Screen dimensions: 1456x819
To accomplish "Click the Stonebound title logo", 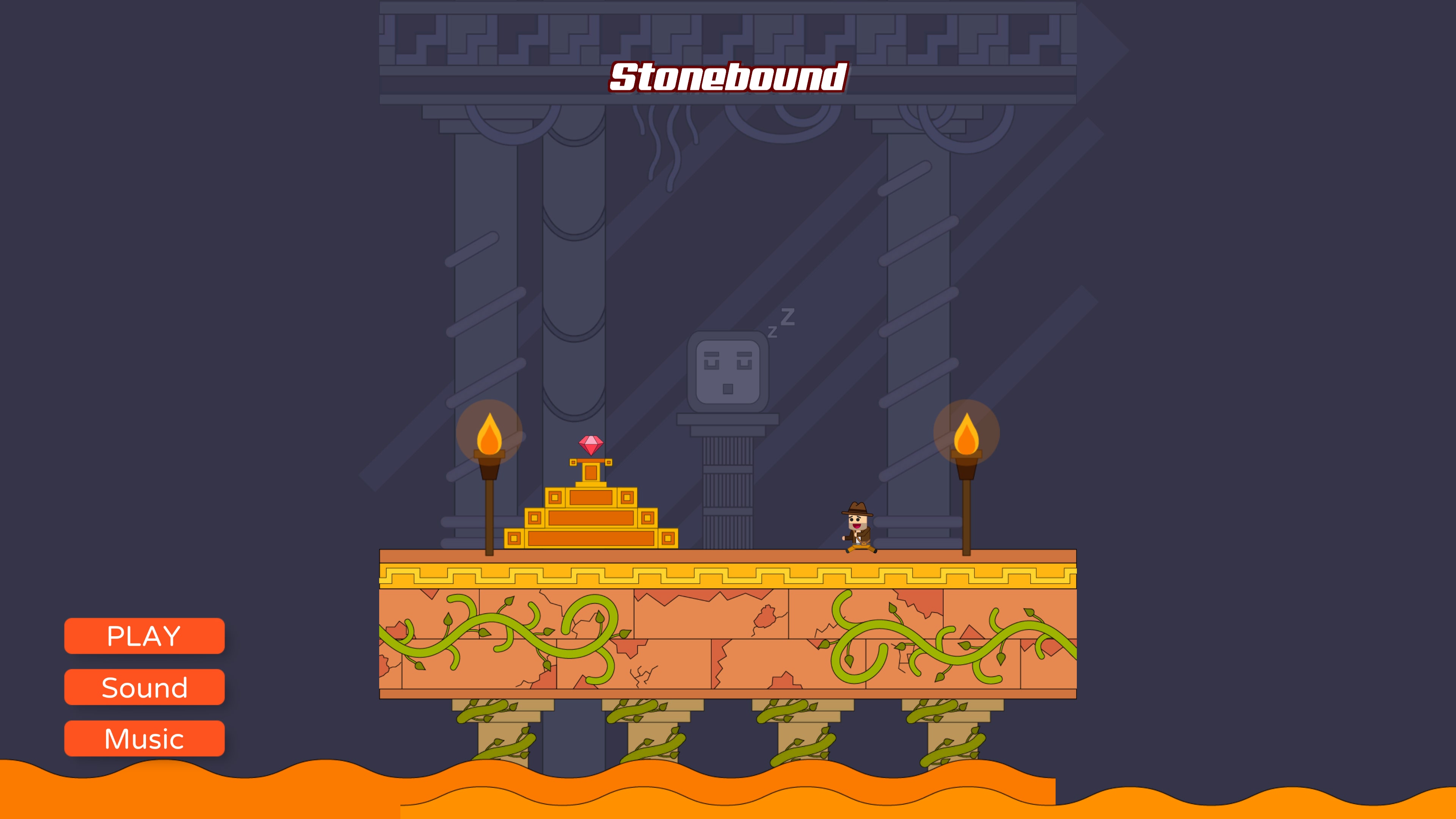I will pyautogui.click(x=728, y=78).
